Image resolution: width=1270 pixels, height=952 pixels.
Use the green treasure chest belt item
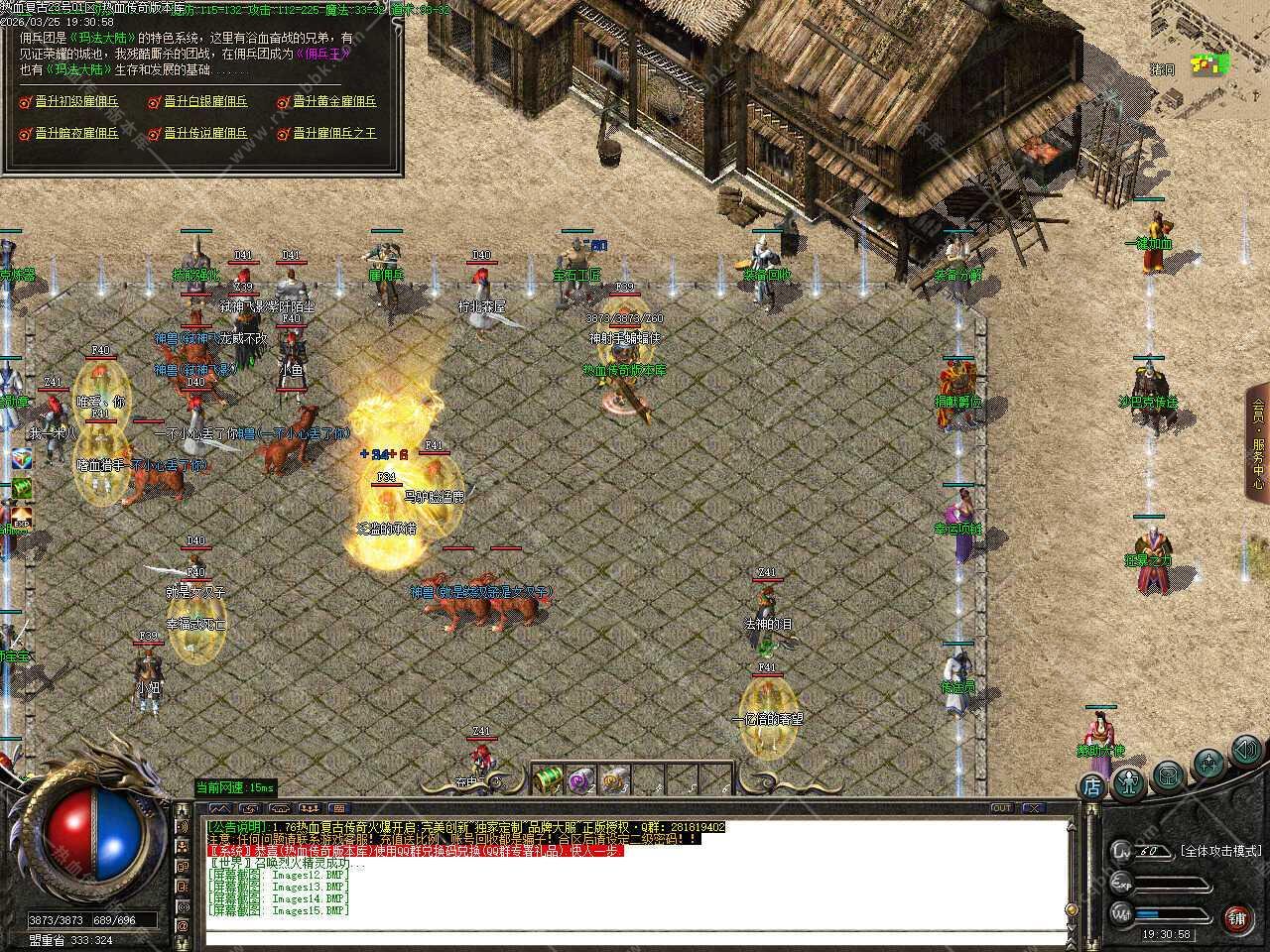tap(548, 779)
